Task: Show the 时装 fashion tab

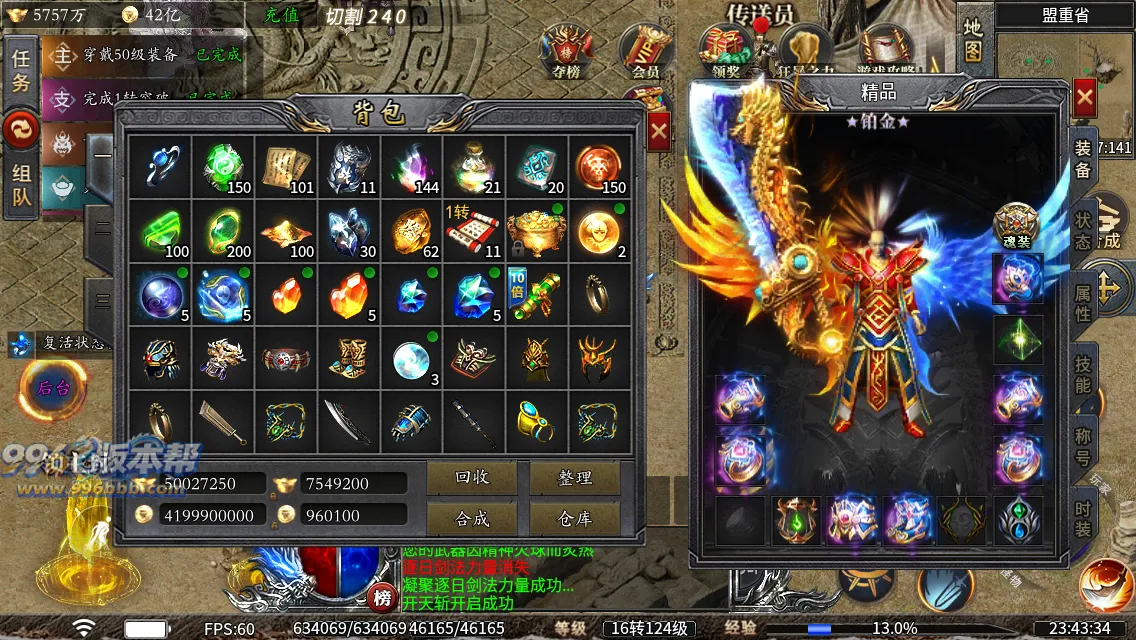Action: [1083, 517]
